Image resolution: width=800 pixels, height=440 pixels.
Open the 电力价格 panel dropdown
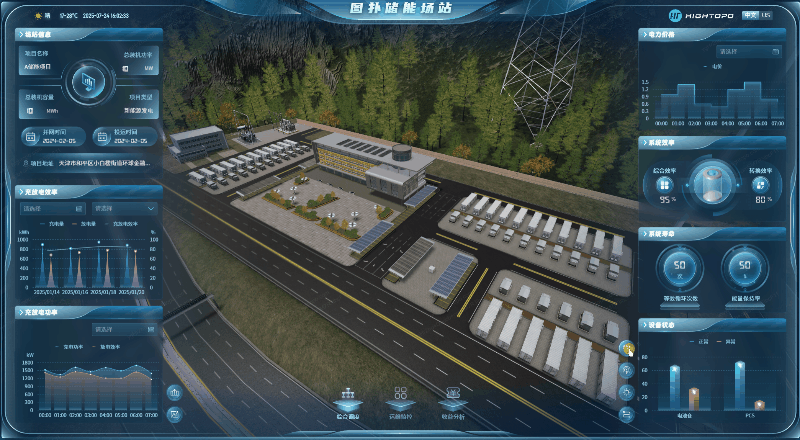pos(748,50)
